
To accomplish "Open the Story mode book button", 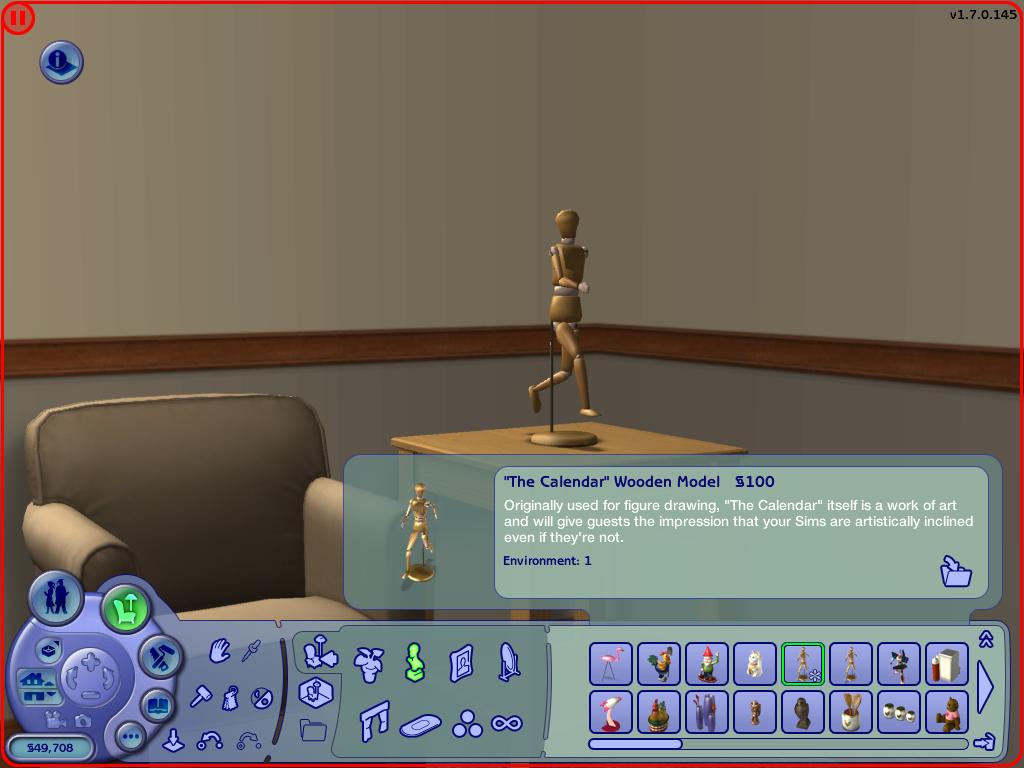I will pos(158,706).
